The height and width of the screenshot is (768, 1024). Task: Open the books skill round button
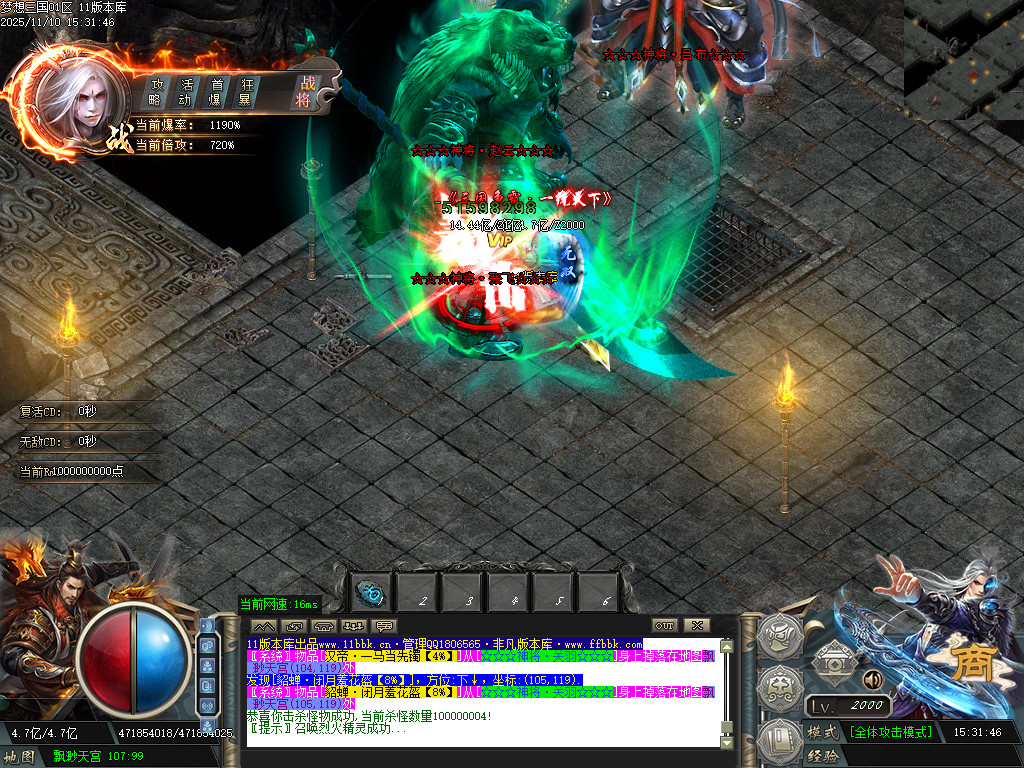[x=777, y=738]
